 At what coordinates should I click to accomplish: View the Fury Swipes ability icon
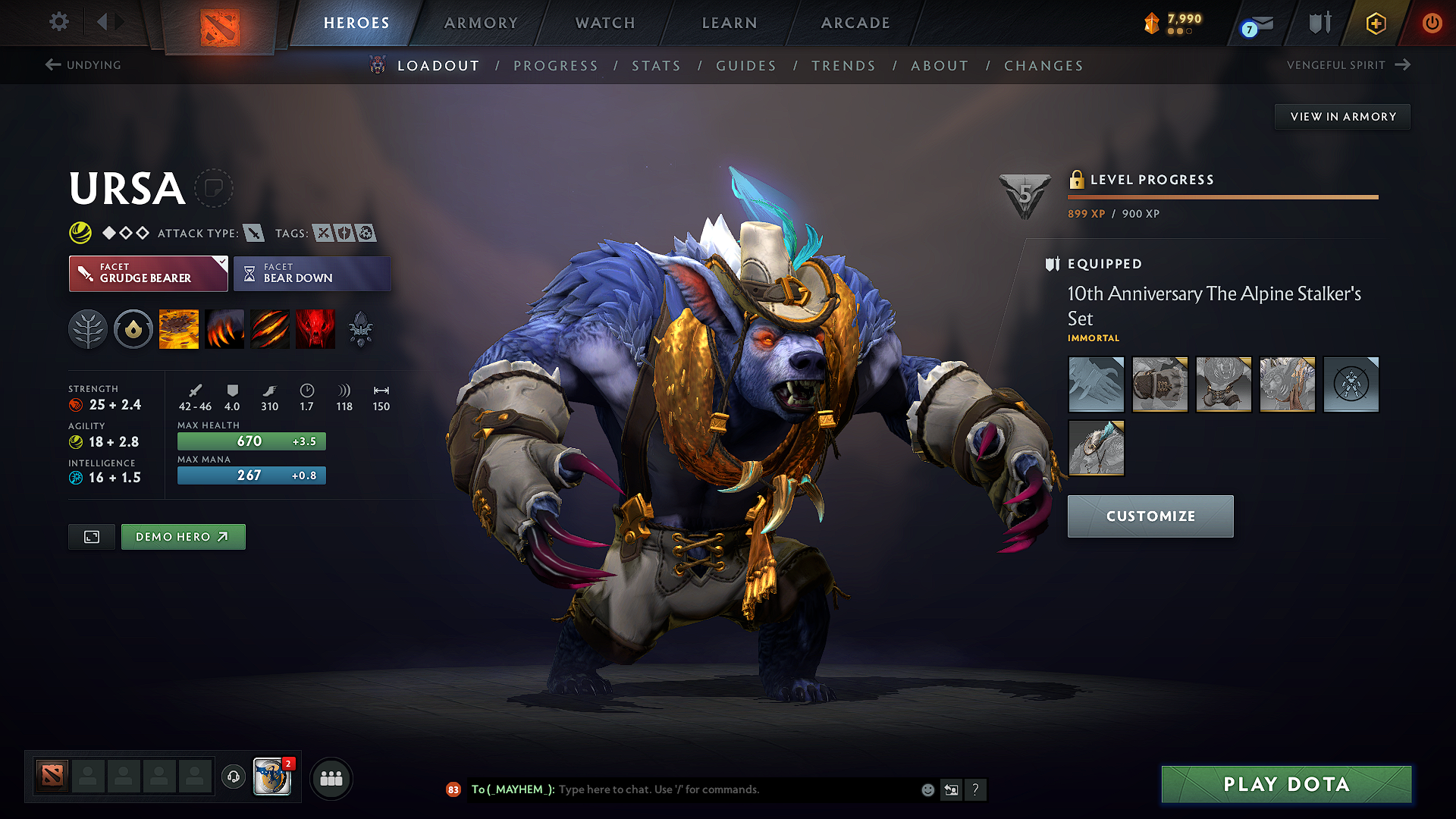(x=269, y=328)
